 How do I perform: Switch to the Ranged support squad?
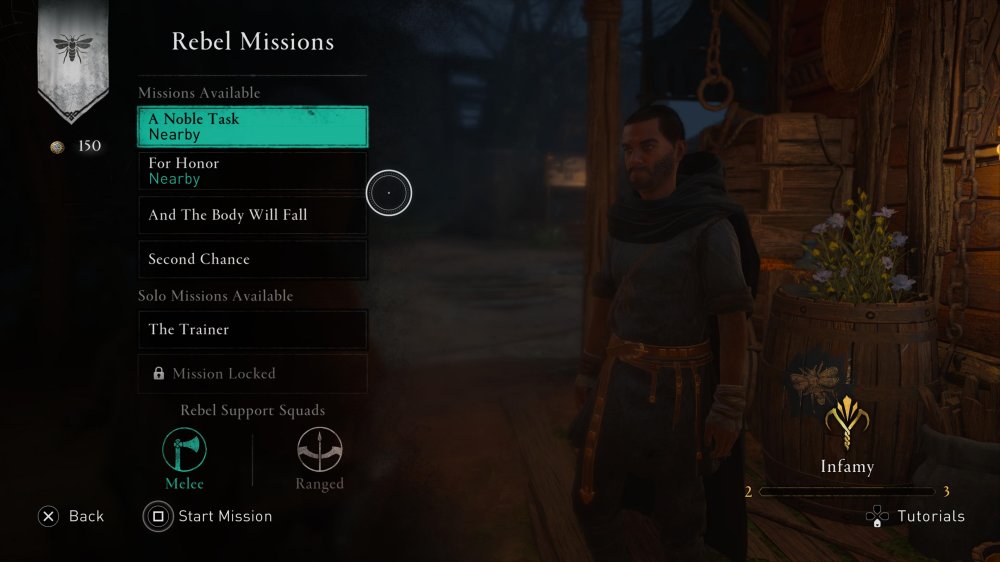click(x=320, y=452)
